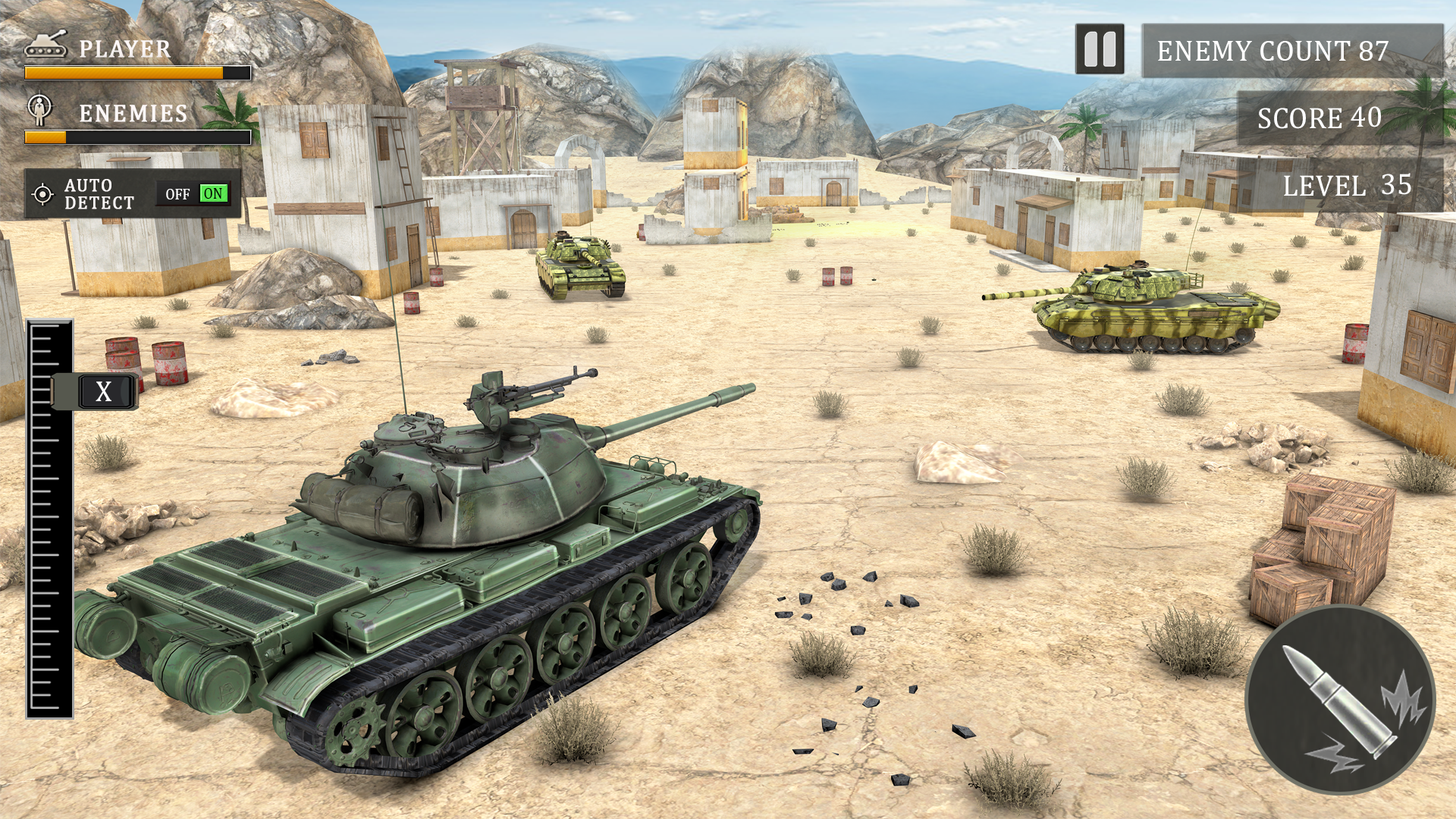Click the Auto Detect panel label
Screen dimensions: 1456x819
click(x=99, y=193)
